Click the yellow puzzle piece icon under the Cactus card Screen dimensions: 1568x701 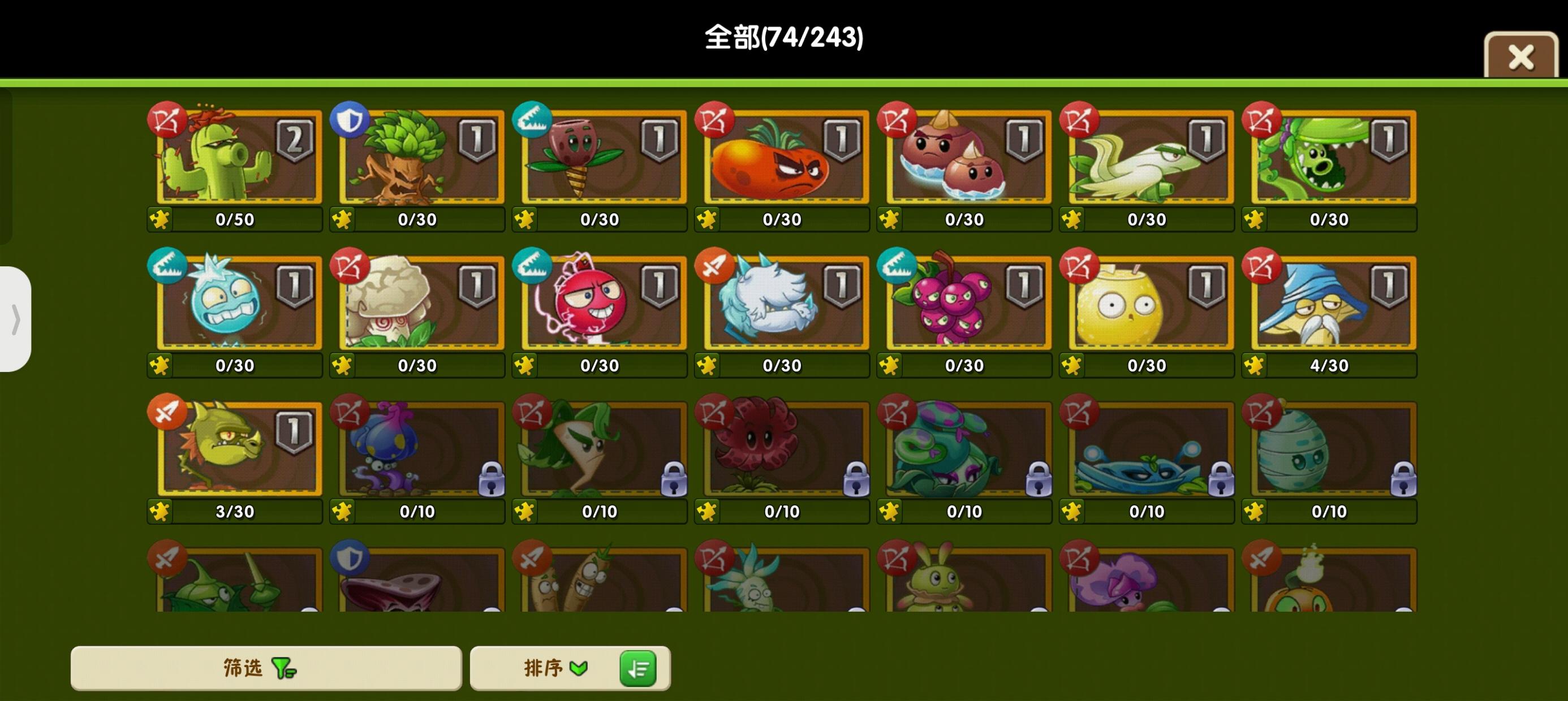coord(160,220)
